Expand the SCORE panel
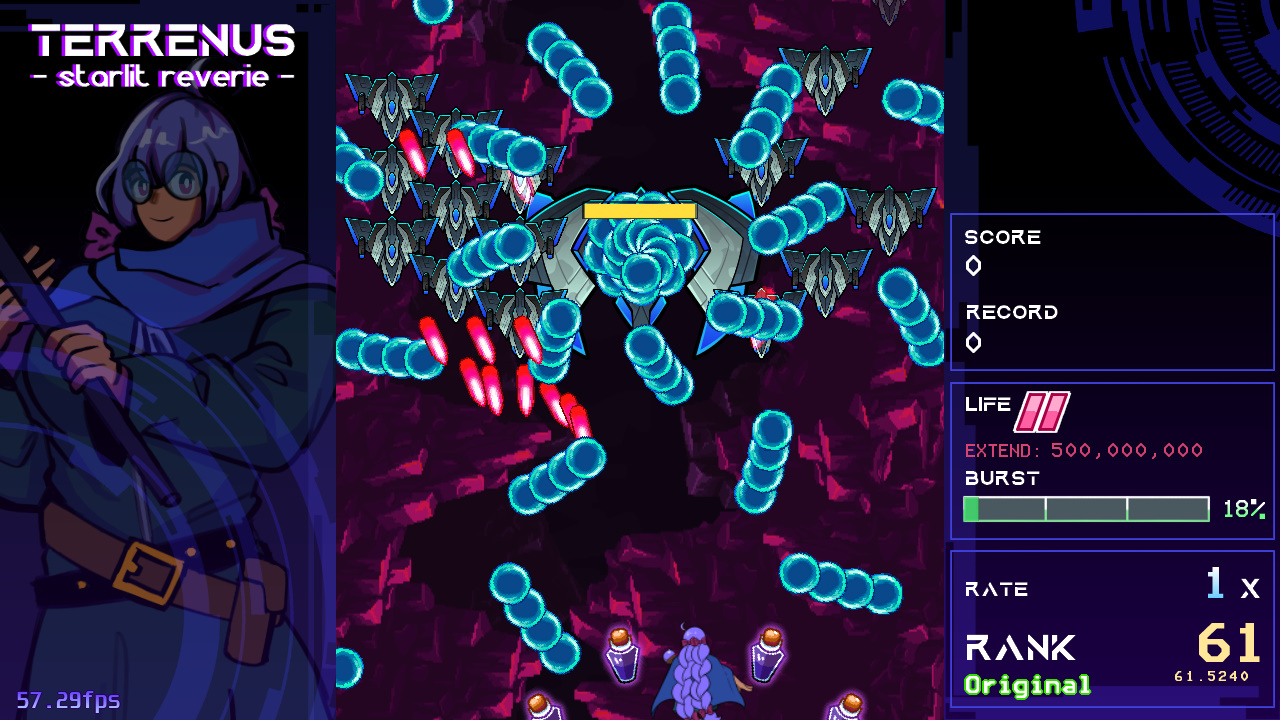Image resolution: width=1280 pixels, height=720 pixels. point(1112,292)
